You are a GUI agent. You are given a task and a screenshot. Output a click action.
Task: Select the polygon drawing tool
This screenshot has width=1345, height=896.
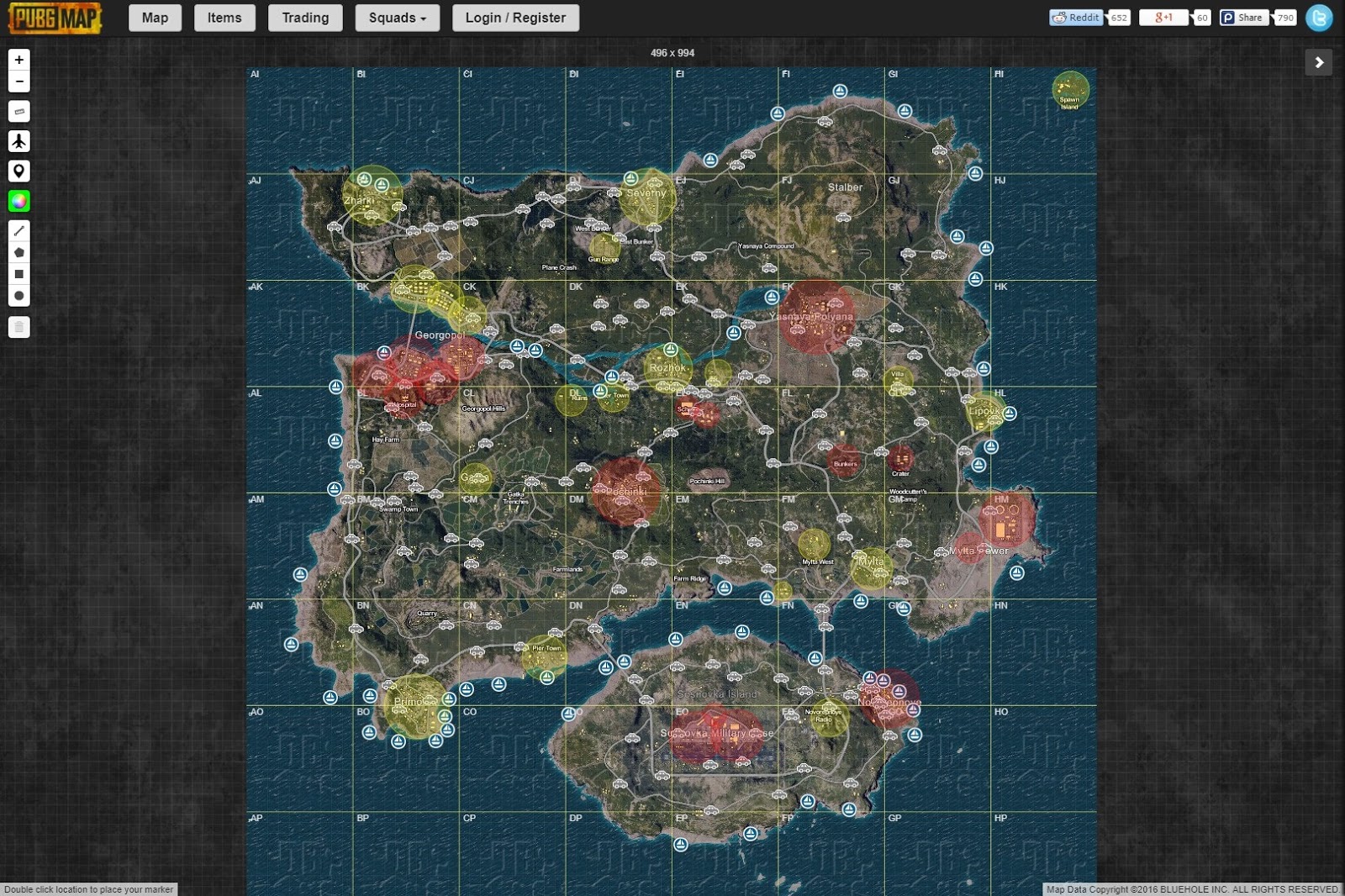[x=18, y=251]
